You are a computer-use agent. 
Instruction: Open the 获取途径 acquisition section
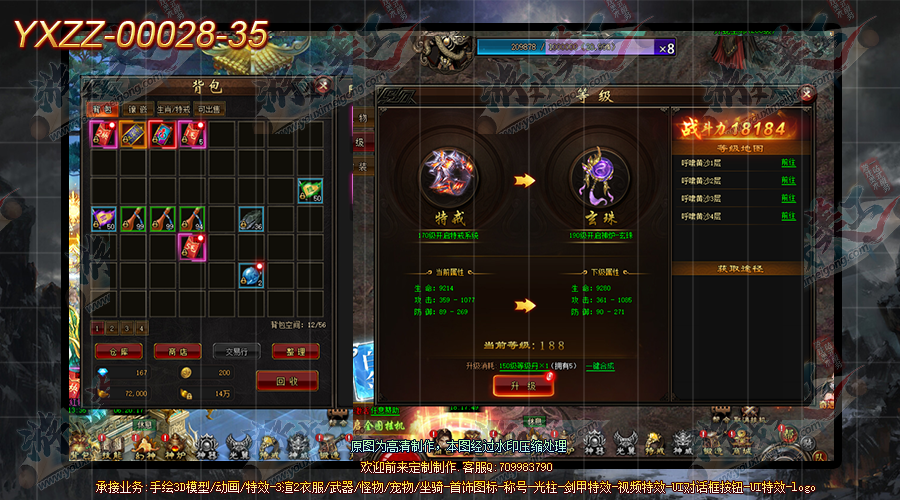pyautogui.click(x=741, y=269)
